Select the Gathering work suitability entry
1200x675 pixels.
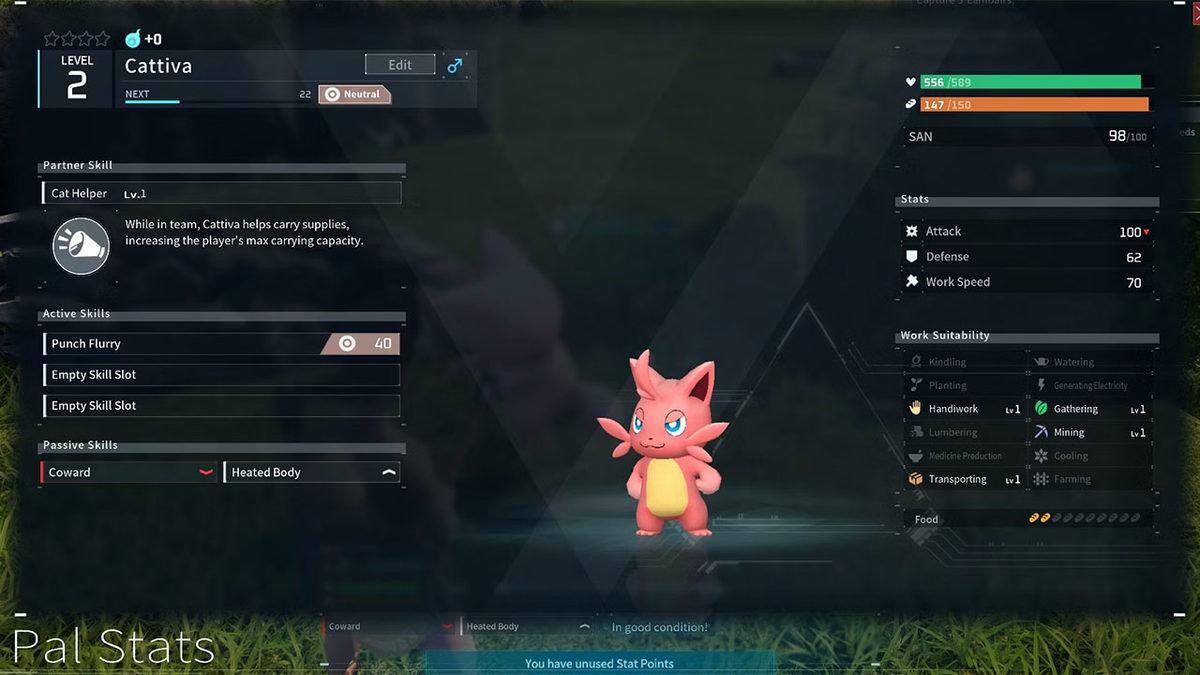coord(1089,409)
